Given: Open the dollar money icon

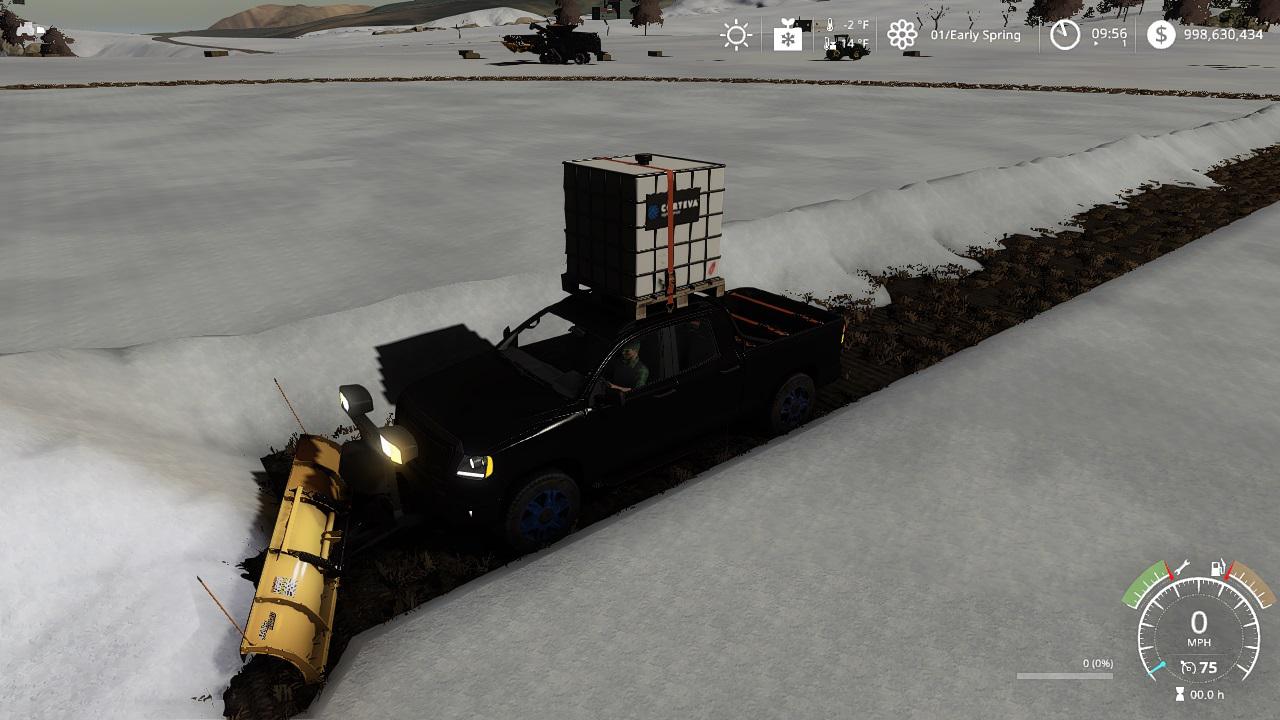Looking at the screenshot, I should (1161, 35).
